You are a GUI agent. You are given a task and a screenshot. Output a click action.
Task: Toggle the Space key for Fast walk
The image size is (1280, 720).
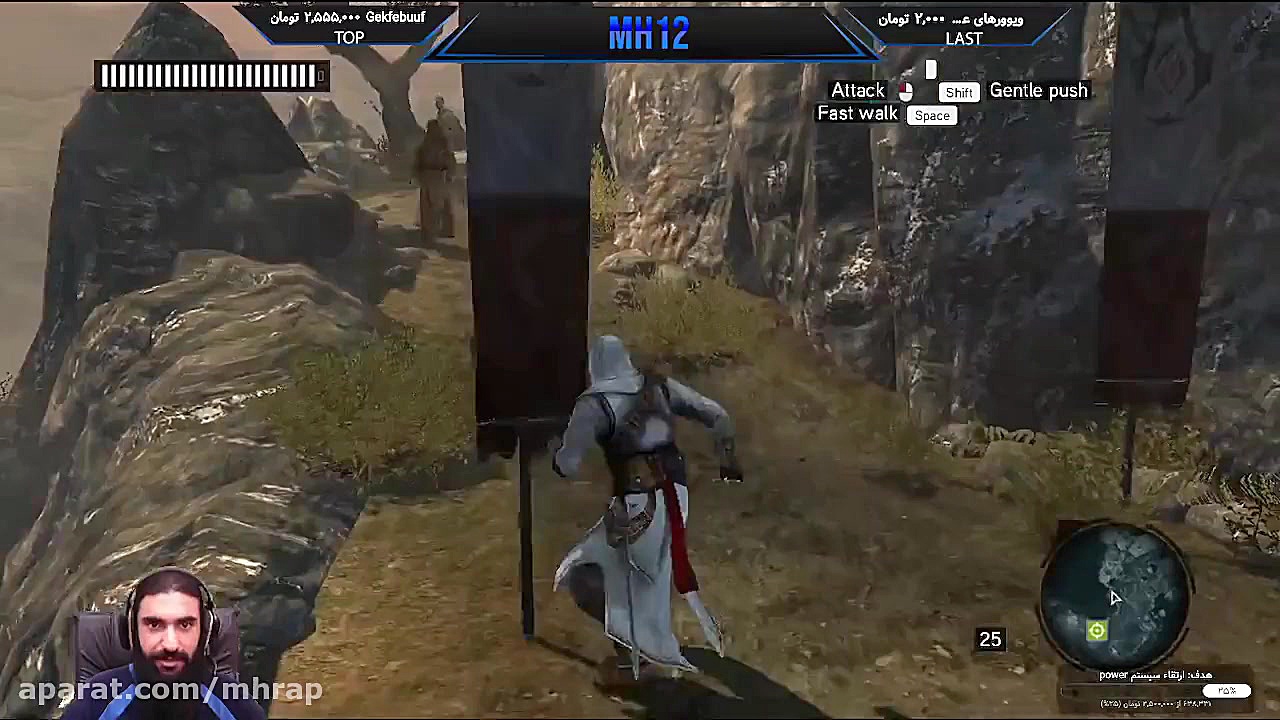(931, 115)
